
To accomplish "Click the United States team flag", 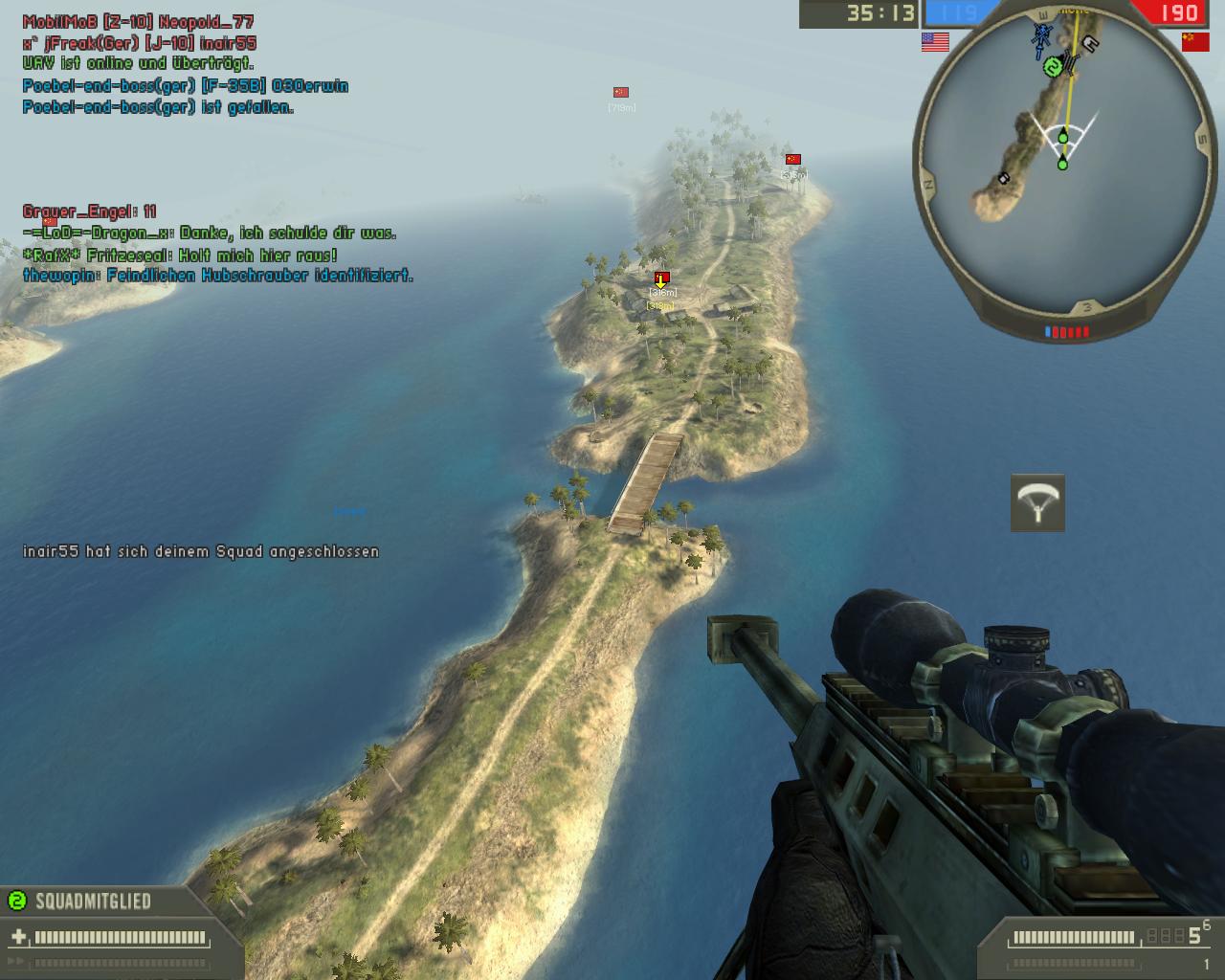I will coord(935,42).
